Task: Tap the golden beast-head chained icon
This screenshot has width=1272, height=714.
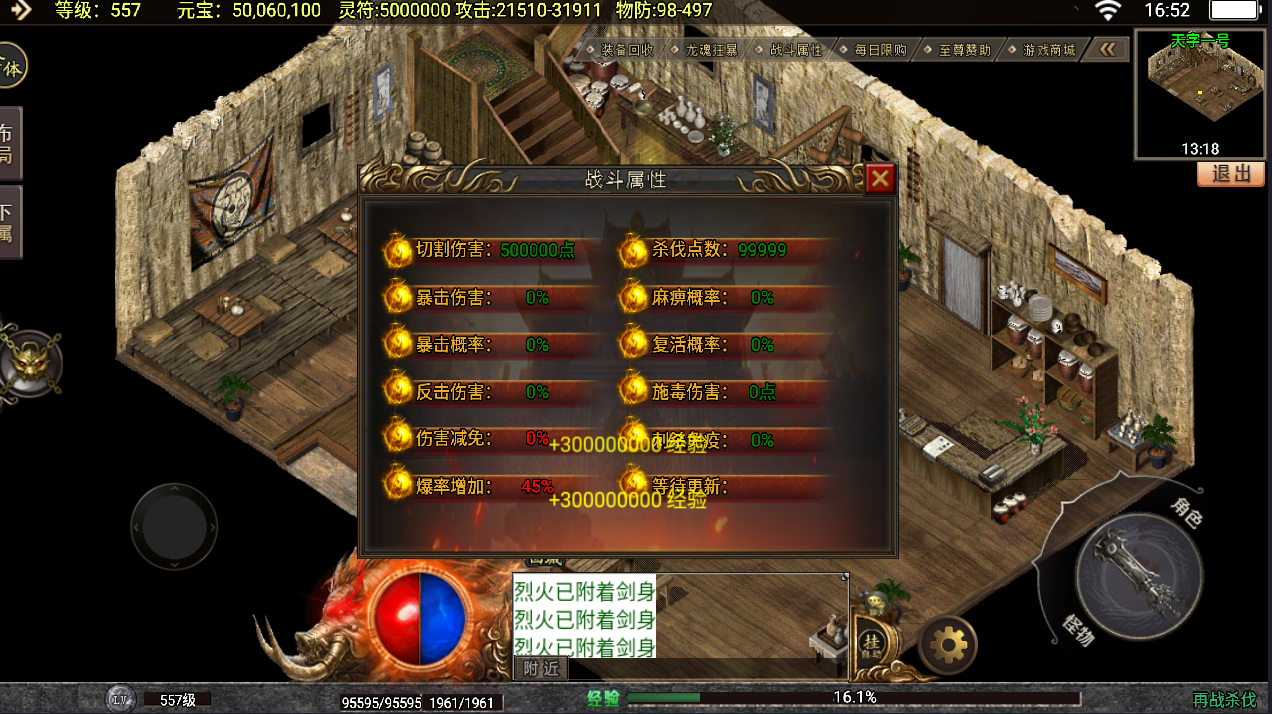Action: pyautogui.click(x=28, y=362)
